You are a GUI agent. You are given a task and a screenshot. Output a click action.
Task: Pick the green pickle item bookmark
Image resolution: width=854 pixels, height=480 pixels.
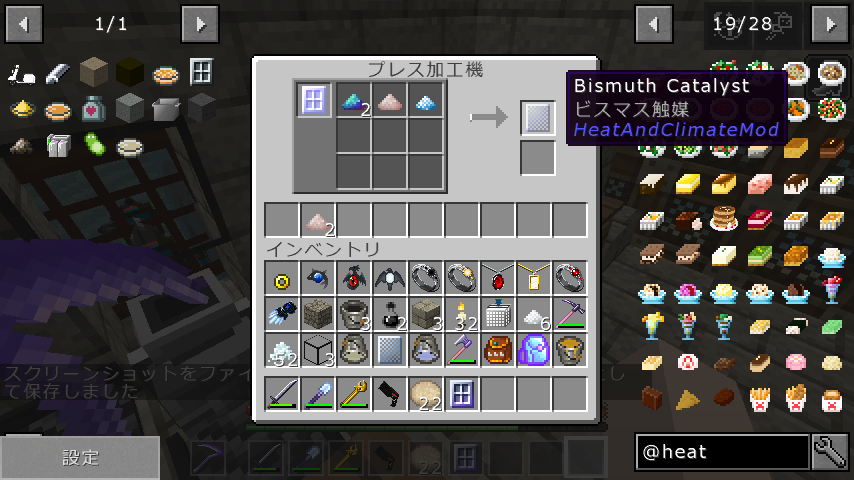point(94,145)
